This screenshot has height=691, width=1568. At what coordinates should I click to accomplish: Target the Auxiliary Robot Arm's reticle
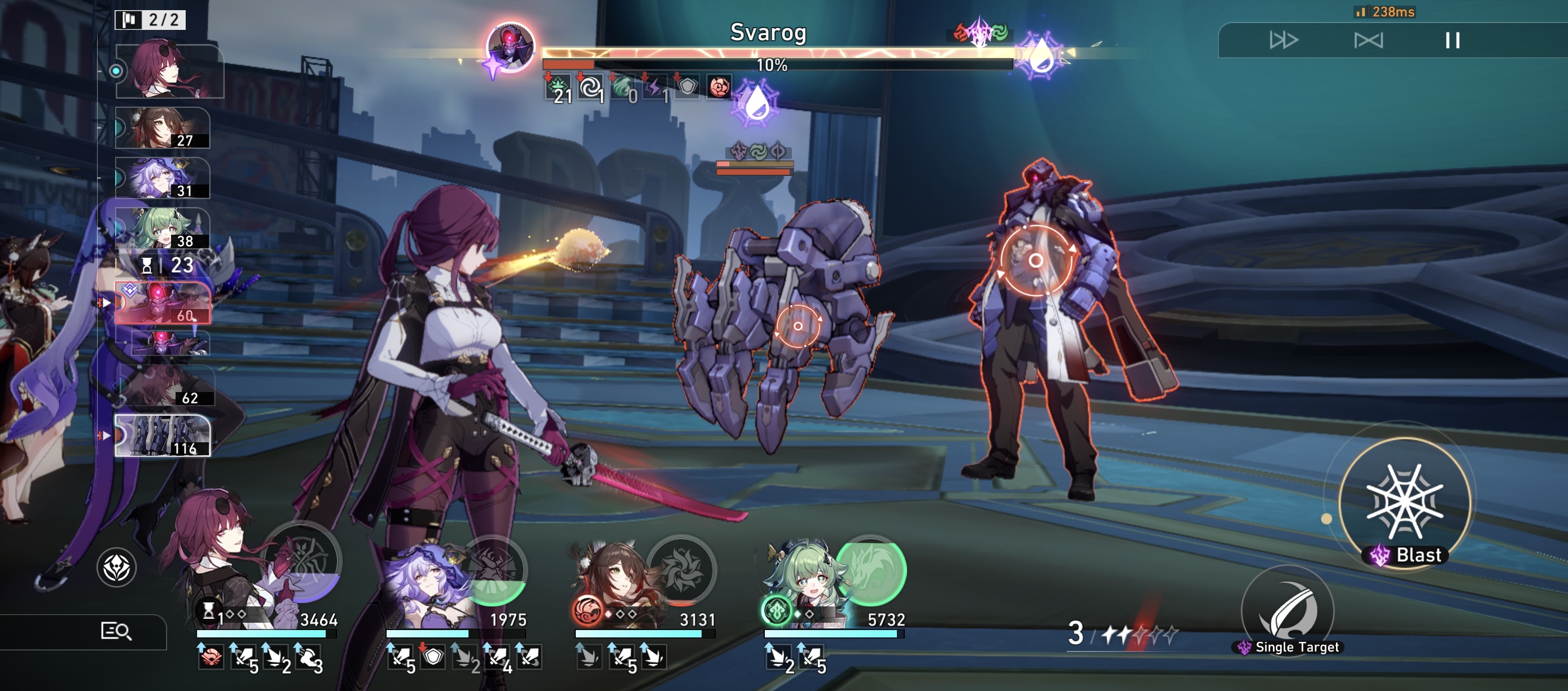798,326
